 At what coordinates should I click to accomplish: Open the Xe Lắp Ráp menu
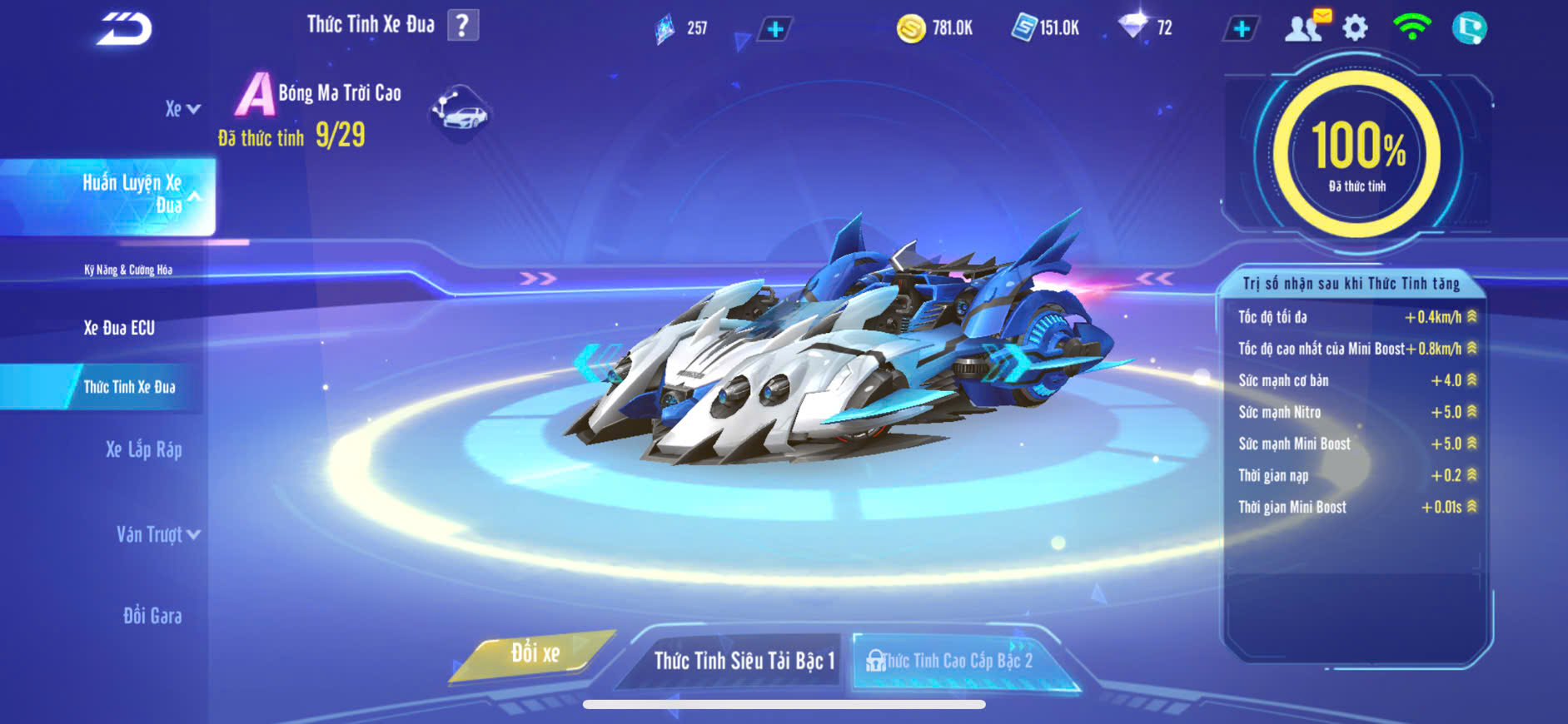tap(143, 450)
